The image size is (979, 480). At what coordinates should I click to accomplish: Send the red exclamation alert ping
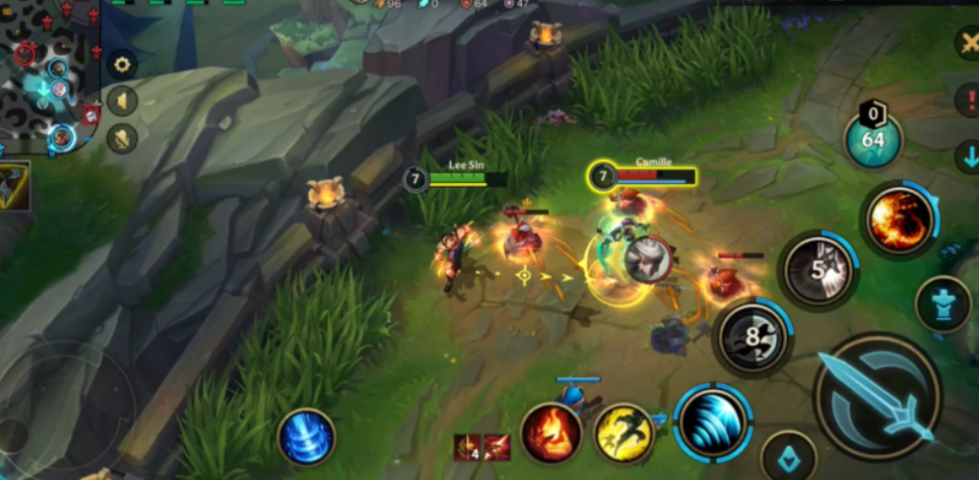tap(968, 99)
